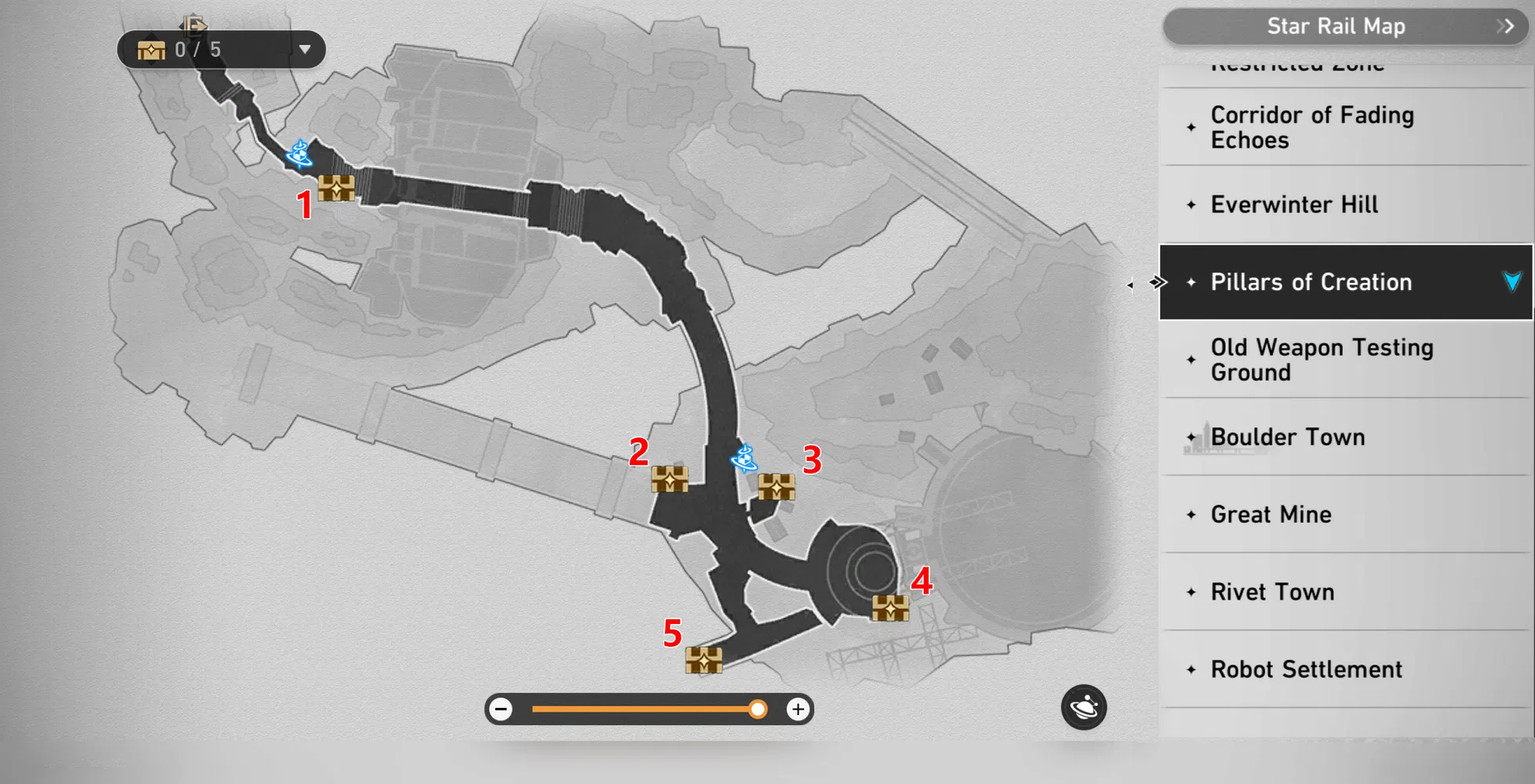1535x784 pixels.
Task: Select chest marker 2 on the map
Action: click(668, 481)
